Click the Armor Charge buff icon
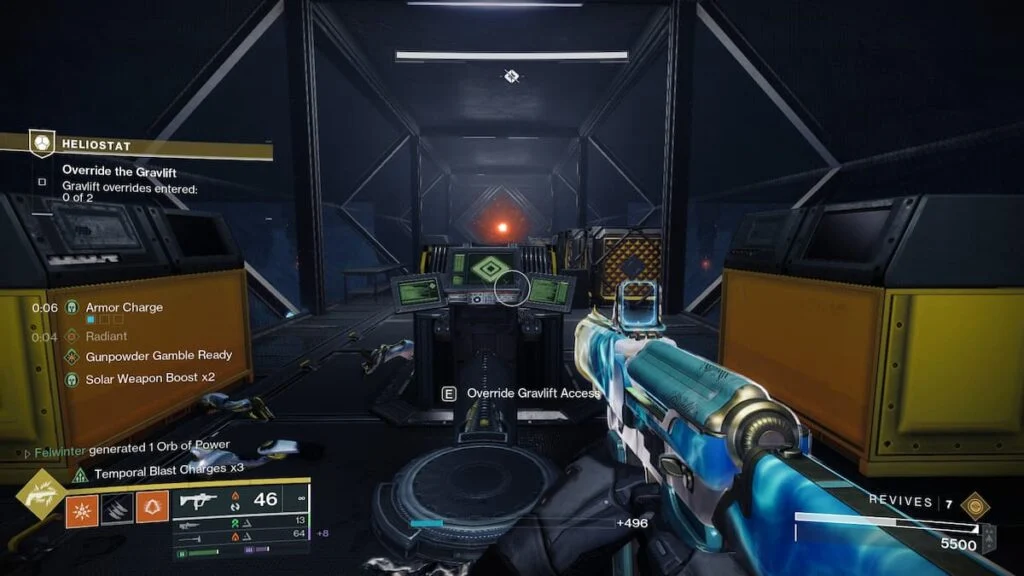The width and height of the screenshot is (1024, 576). point(72,308)
